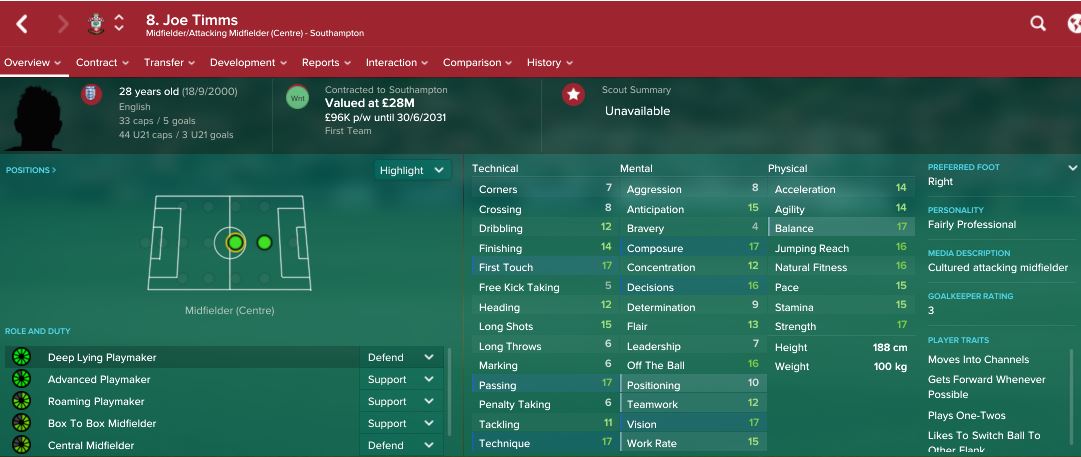Open the Comparison menu
The width and height of the screenshot is (1081, 457).
pyautogui.click(x=477, y=62)
